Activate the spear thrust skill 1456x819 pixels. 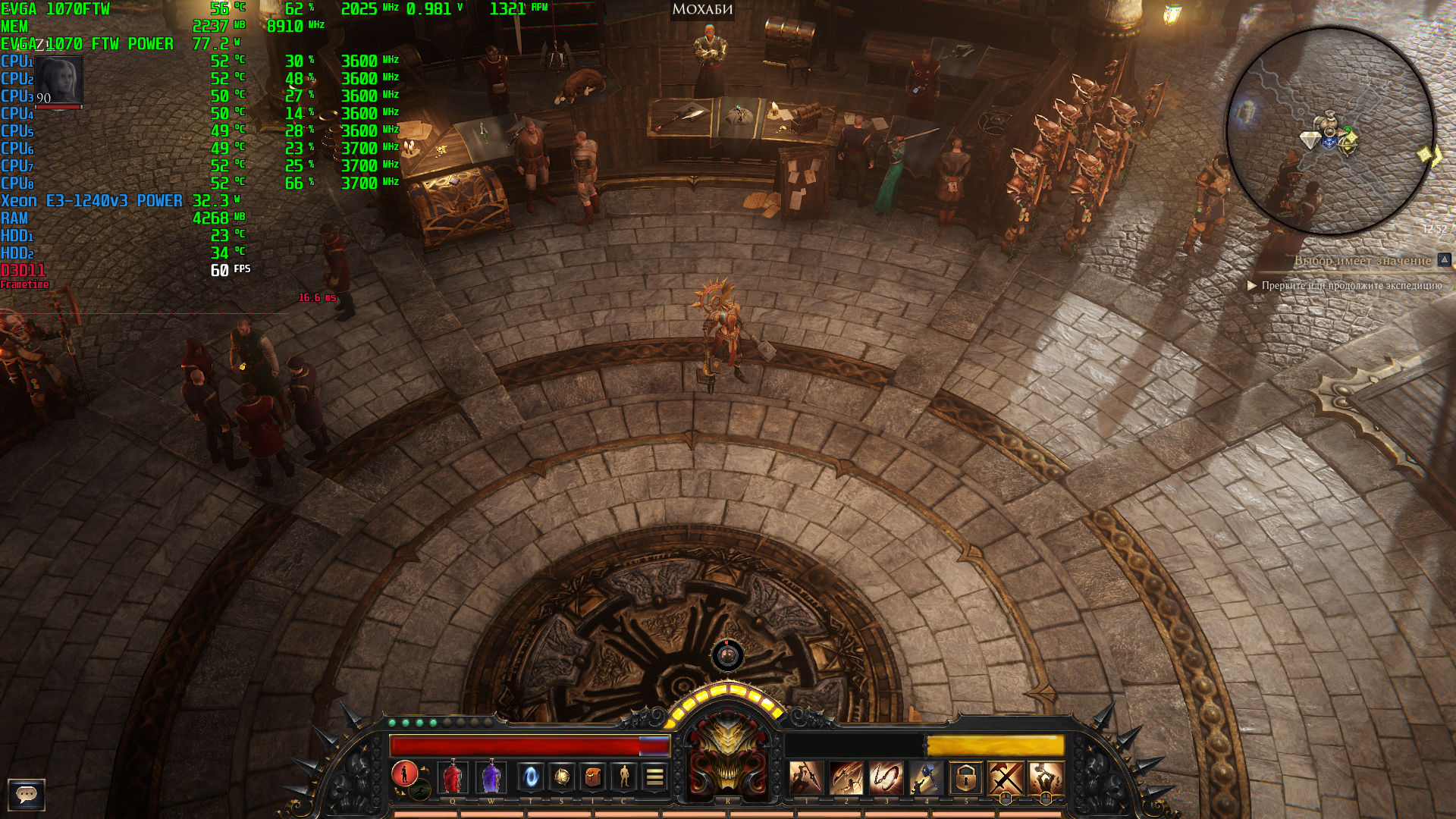pos(805,778)
